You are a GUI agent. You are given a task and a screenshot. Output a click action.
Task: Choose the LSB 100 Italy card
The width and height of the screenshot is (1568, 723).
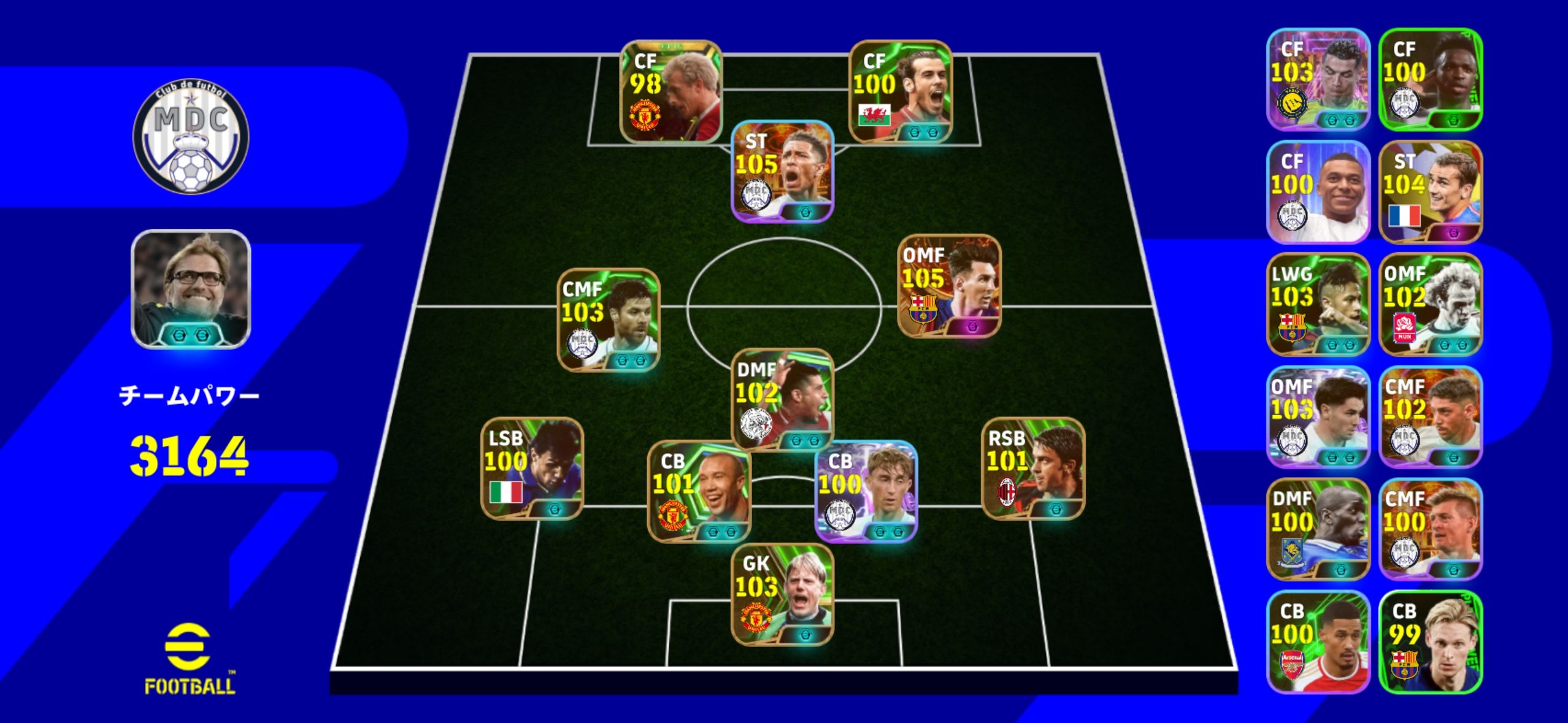tap(532, 469)
